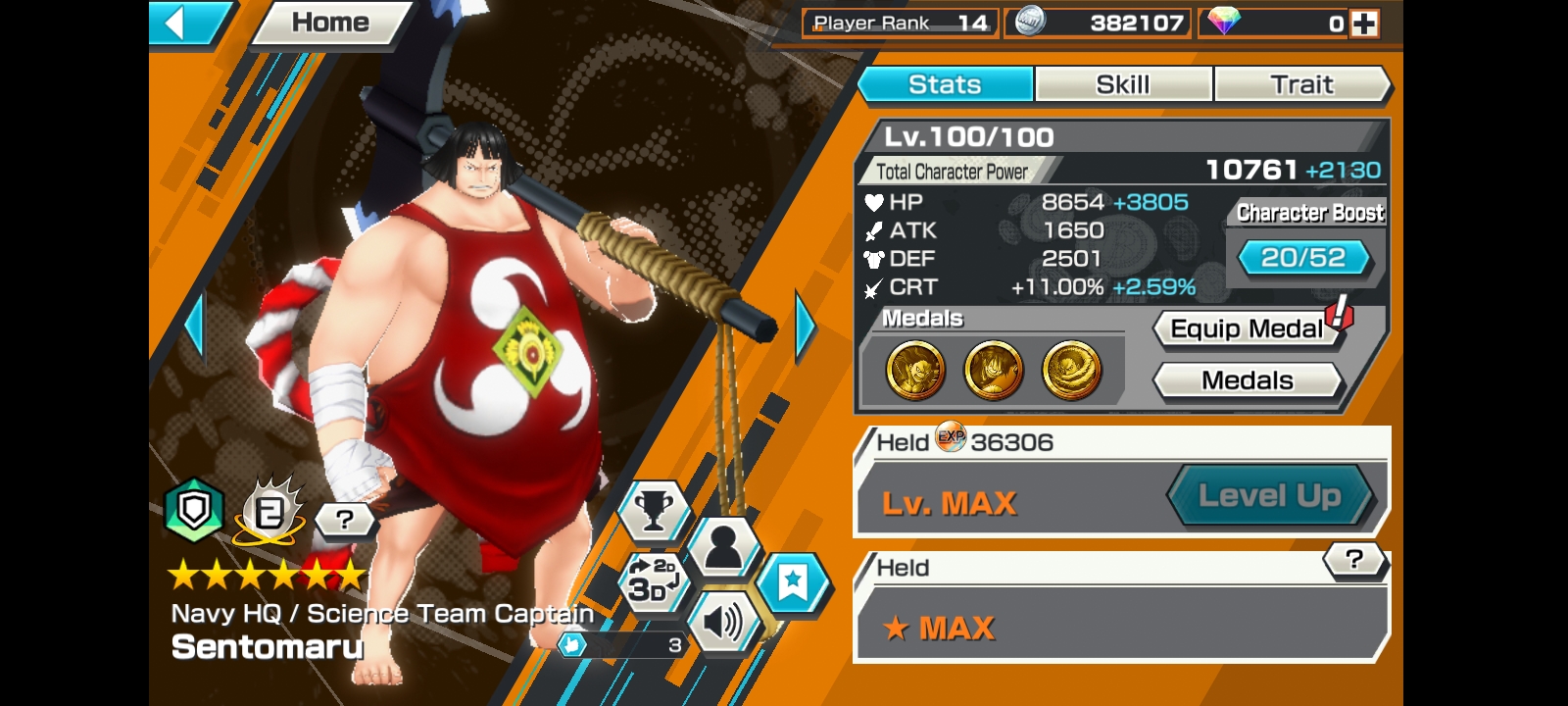Image resolution: width=1568 pixels, height=706 pixels.
Task: Switch to the Skill tab
Action: point(1122,84)
